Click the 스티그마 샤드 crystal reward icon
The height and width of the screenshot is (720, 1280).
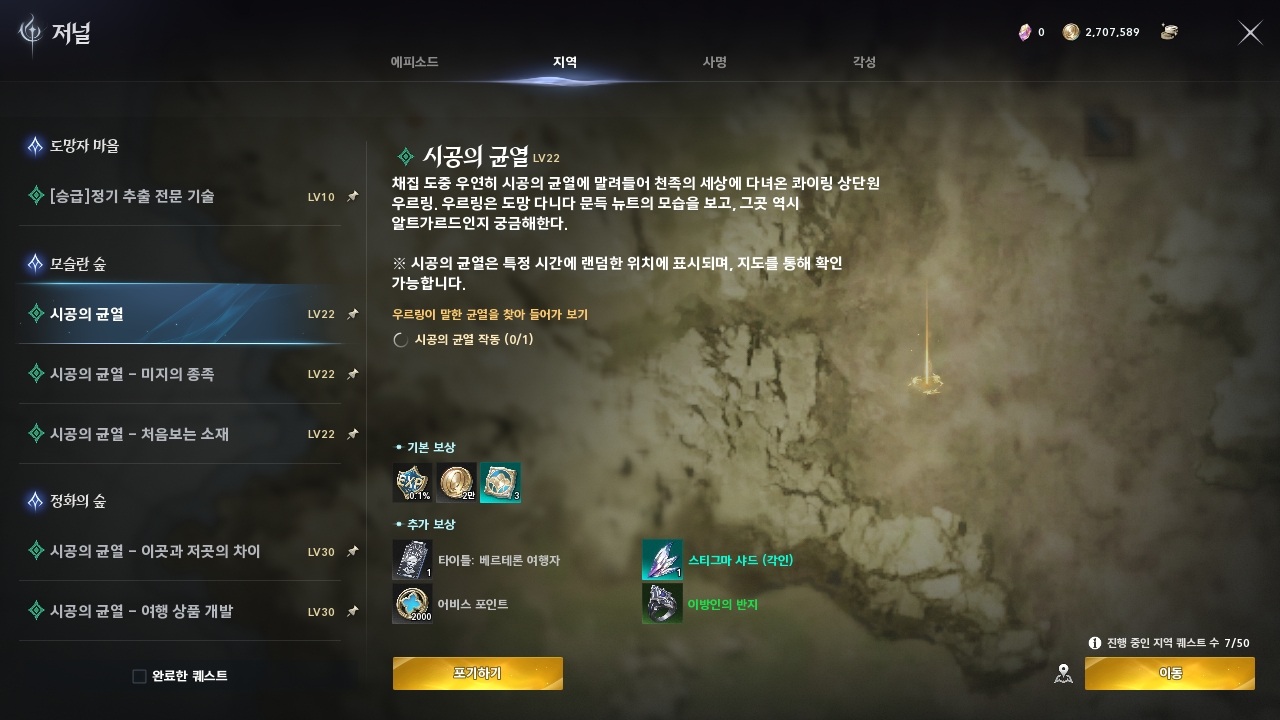(662, 560)
